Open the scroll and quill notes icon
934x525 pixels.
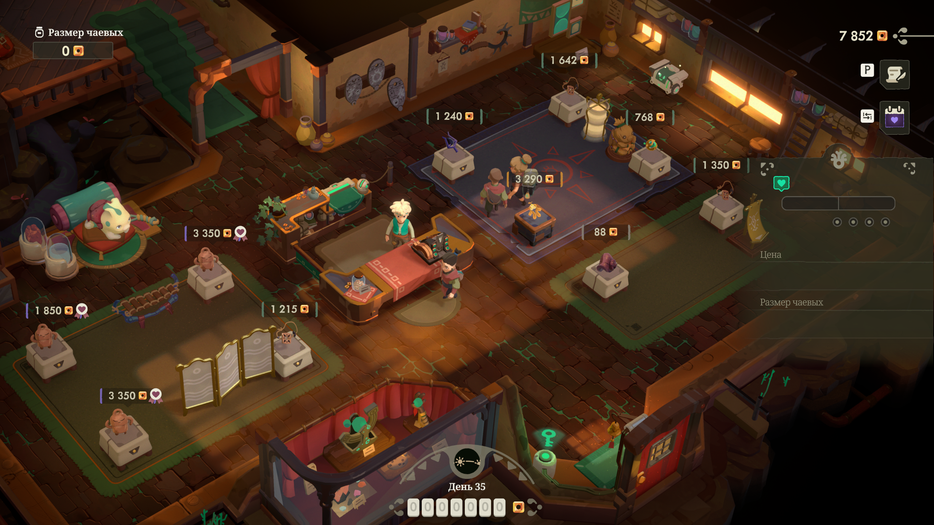point(894,73)
